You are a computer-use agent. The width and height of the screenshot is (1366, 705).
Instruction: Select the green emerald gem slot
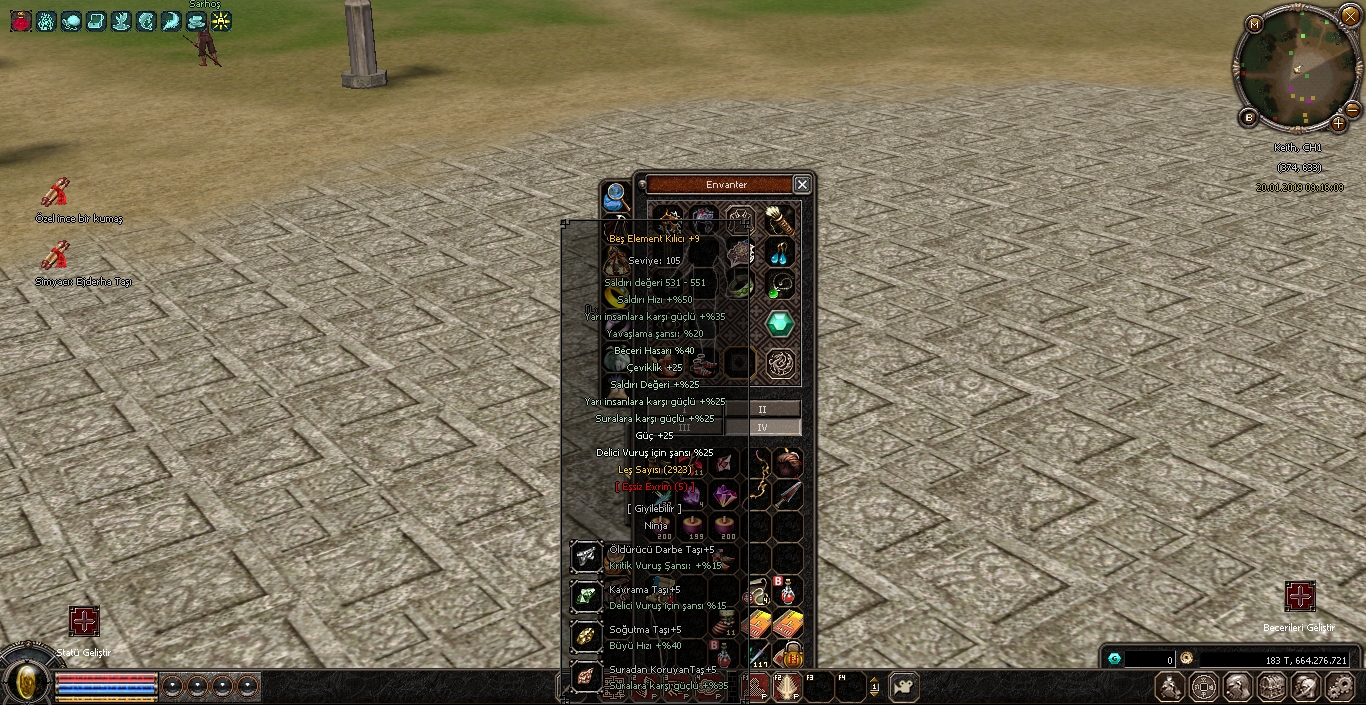tap(780, 324)
